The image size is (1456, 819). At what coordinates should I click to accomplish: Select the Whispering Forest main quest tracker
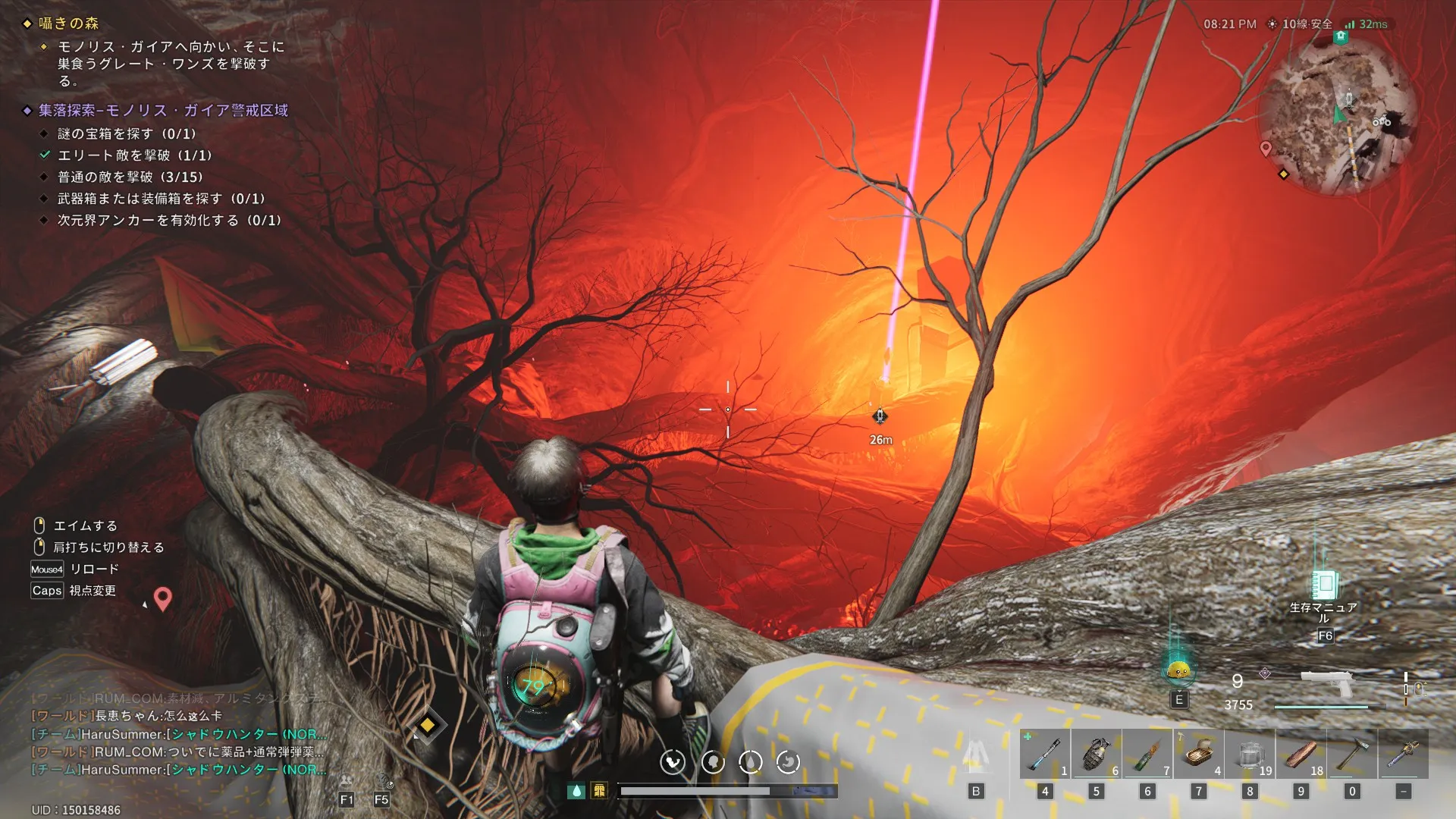(x=69, y=24)
